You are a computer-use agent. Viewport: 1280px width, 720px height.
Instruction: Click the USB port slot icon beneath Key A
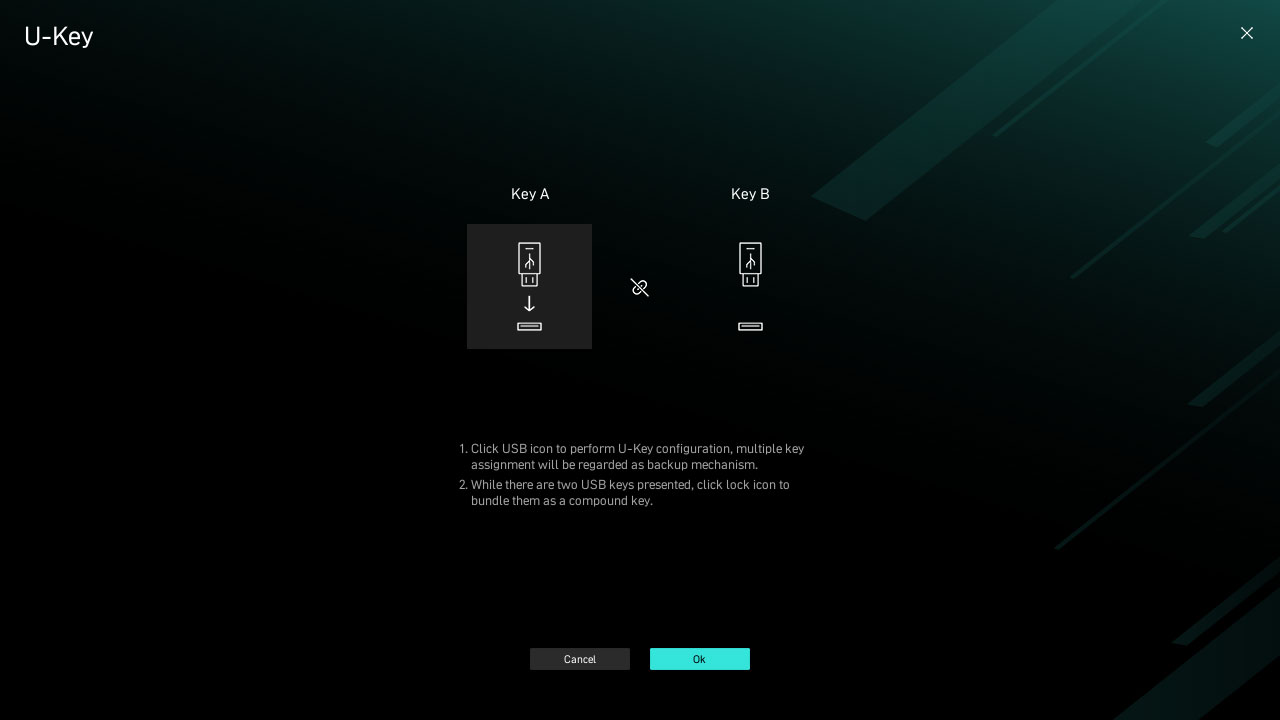(x=529, y=327)
